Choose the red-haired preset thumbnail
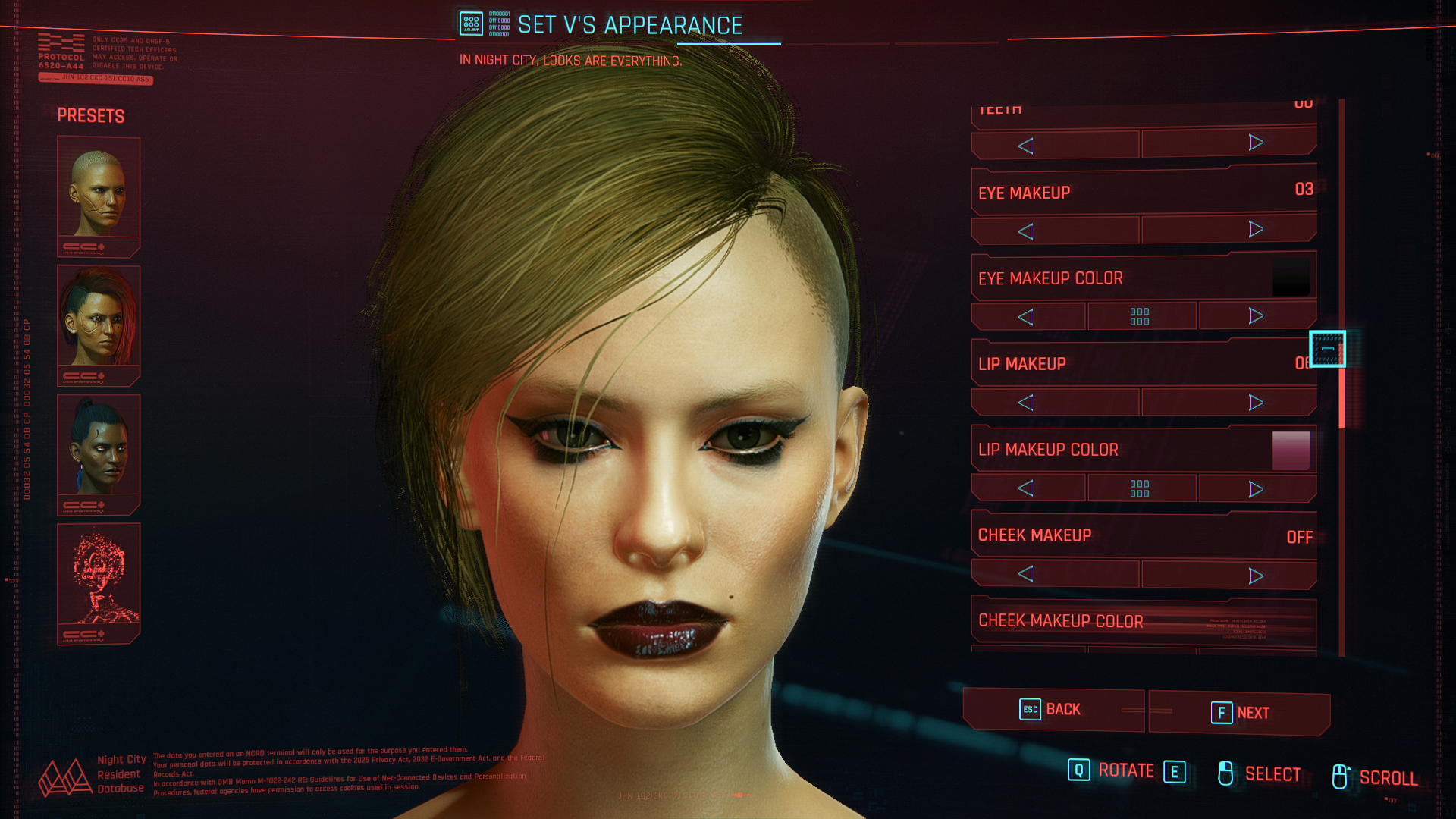 coord(99,325)
